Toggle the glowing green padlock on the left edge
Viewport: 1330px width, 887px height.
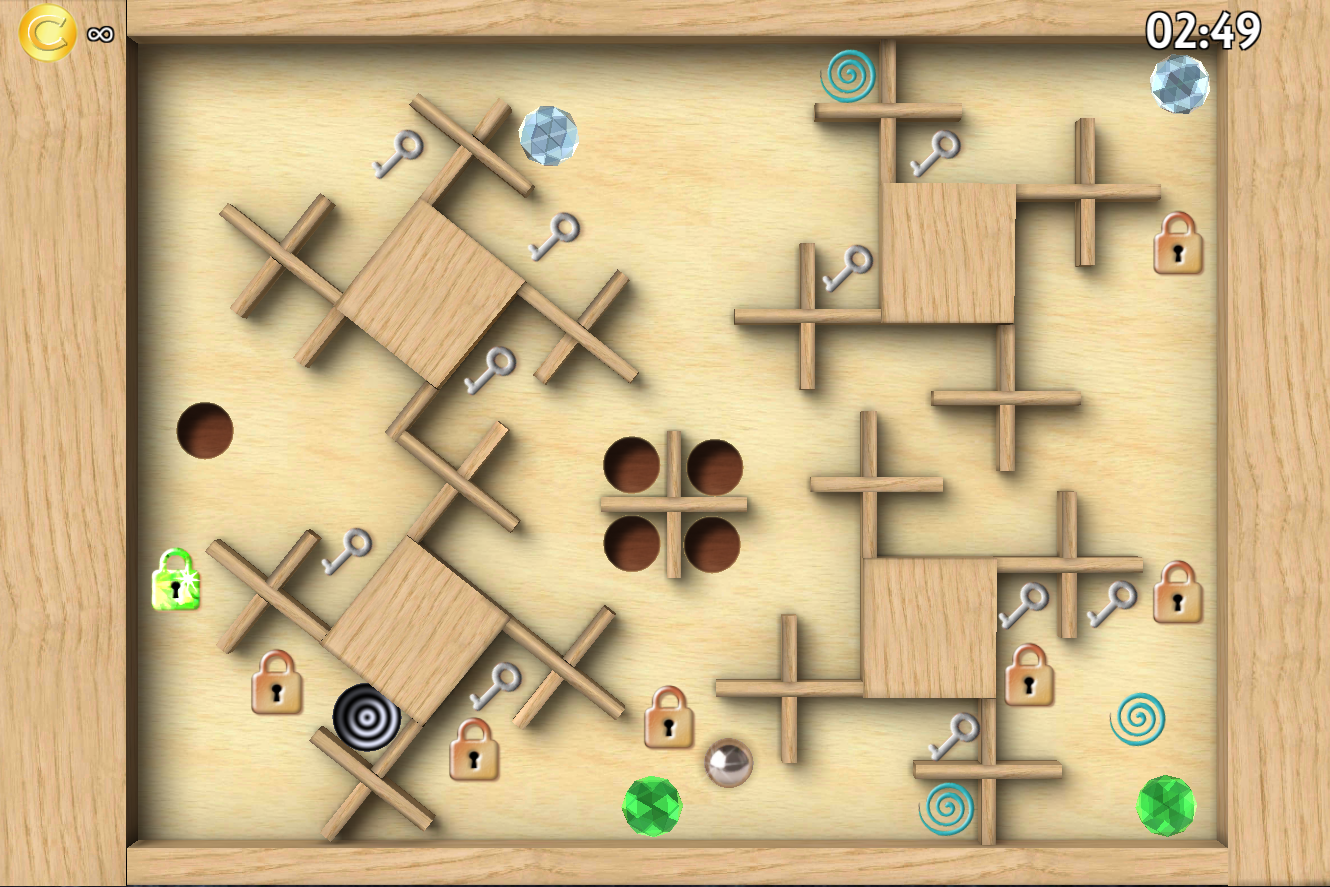[178, 585]
